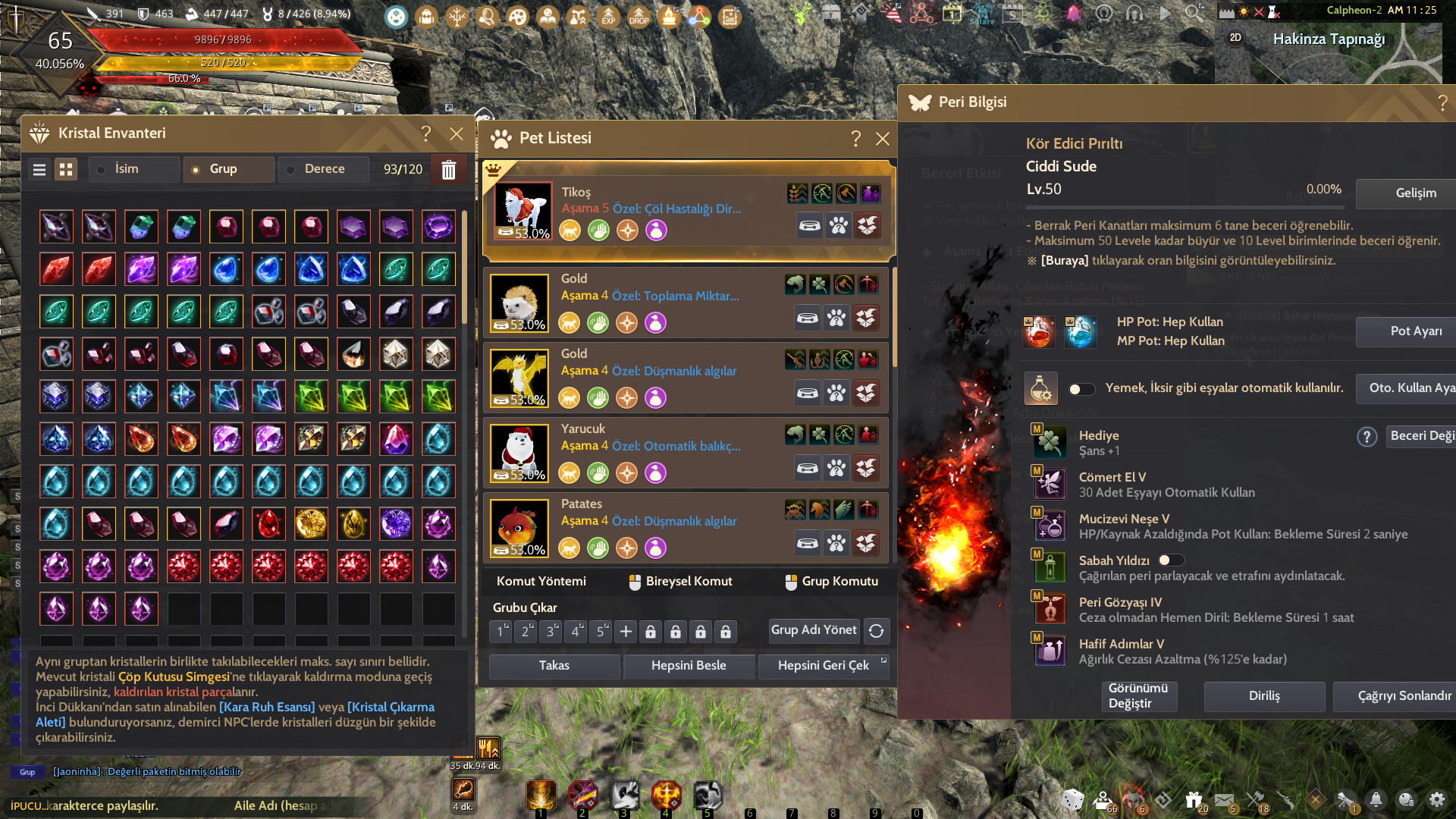
Task: Recall all pets with Hepsini Geri Çek
Action: pos(823,666)
